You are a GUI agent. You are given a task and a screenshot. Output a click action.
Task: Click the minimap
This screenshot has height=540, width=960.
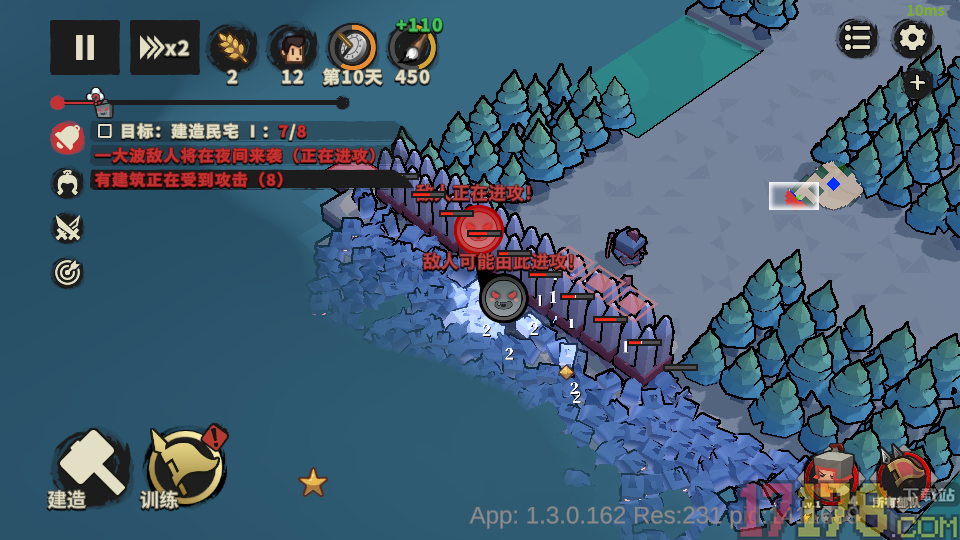(x=815, y=188)
